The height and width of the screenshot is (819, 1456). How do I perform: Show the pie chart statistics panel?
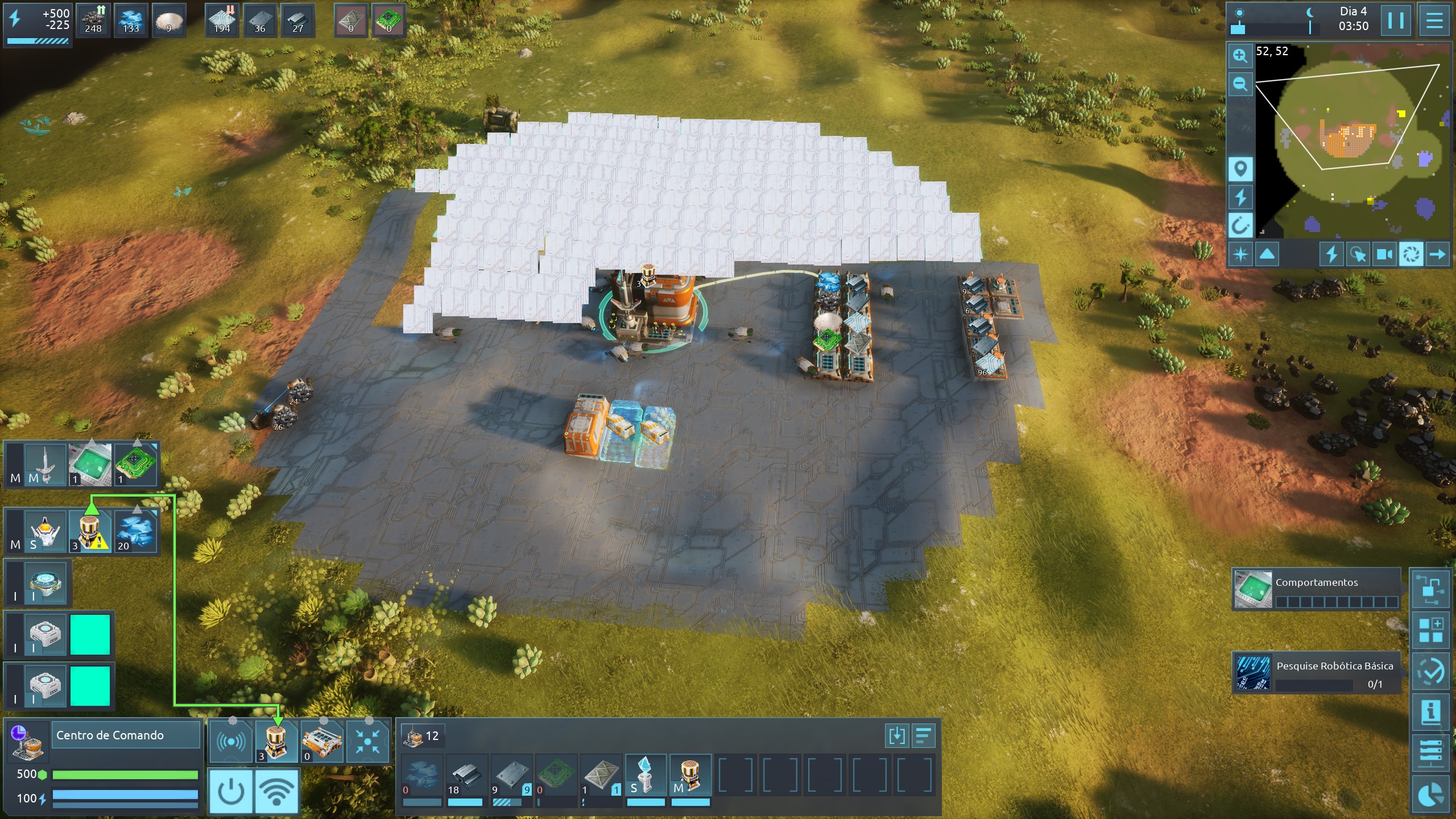tap(1430, 795)
